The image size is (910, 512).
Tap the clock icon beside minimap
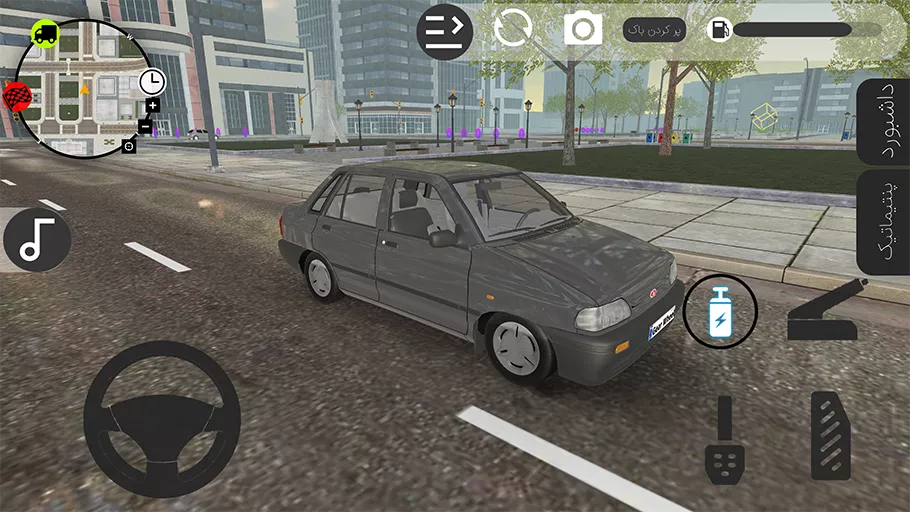click(152, 80)
